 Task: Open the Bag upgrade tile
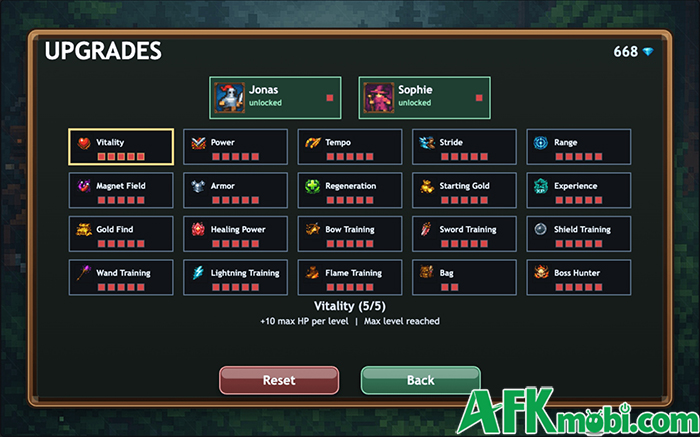point(464,277)
